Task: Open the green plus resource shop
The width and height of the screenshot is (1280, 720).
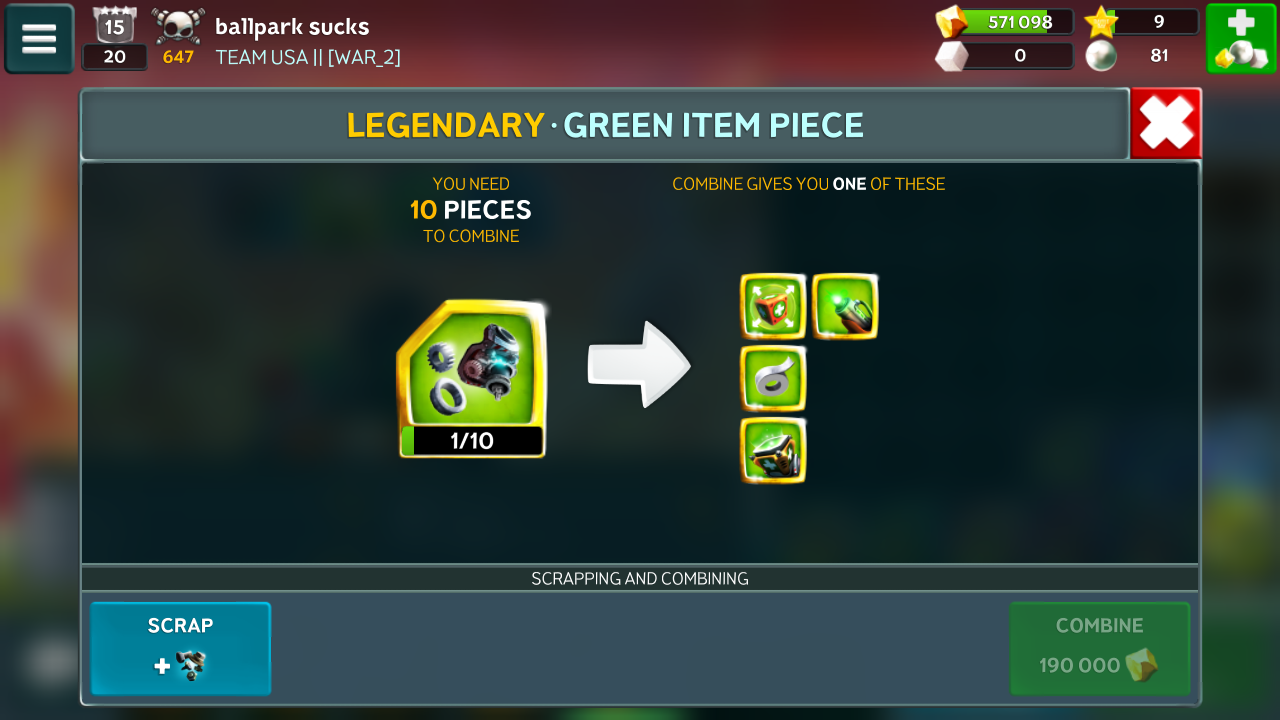Action: pyautogui.click(x=1241, y=39)
